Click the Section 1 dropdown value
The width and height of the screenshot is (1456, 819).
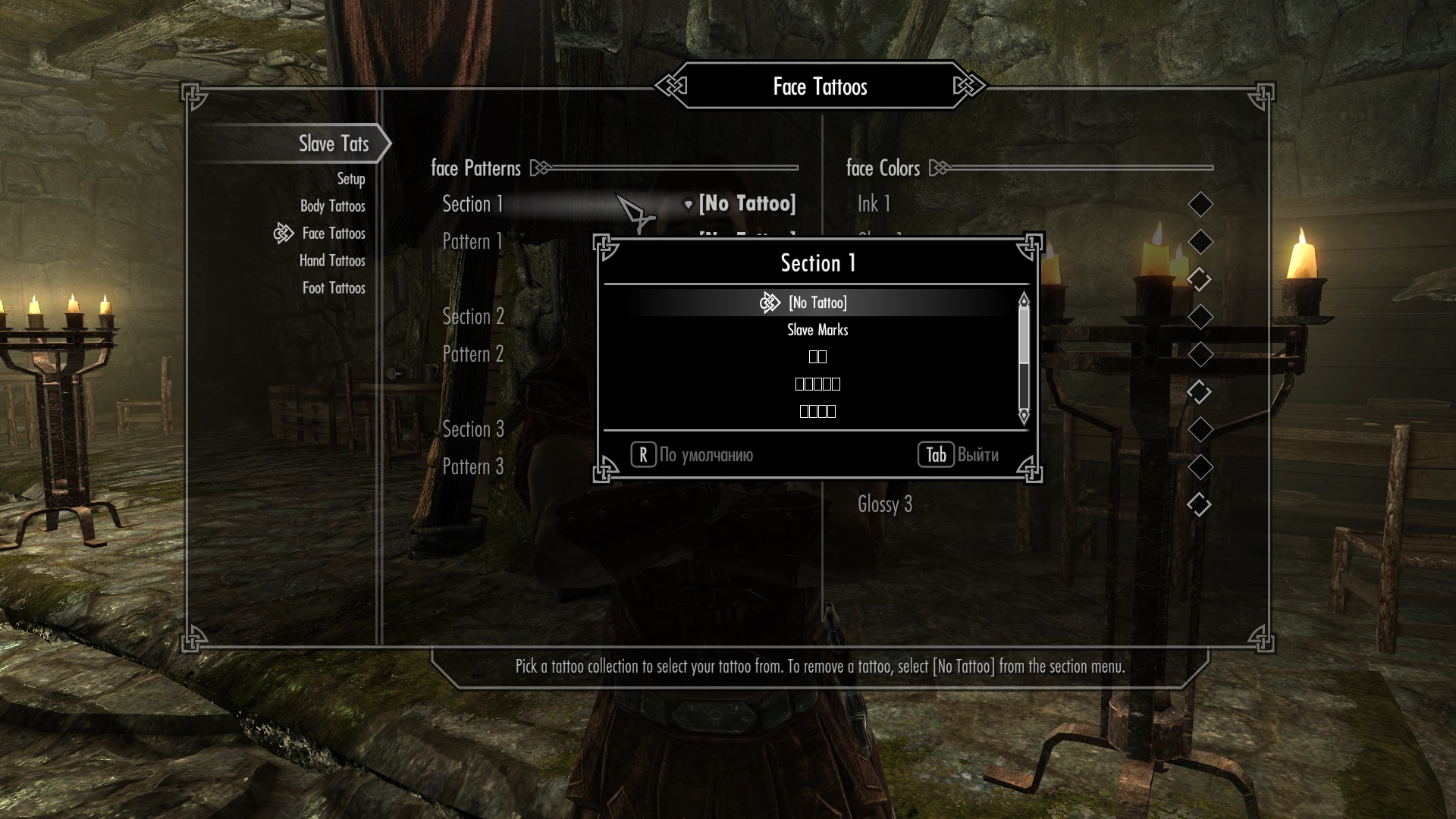(x=746, y=203)
